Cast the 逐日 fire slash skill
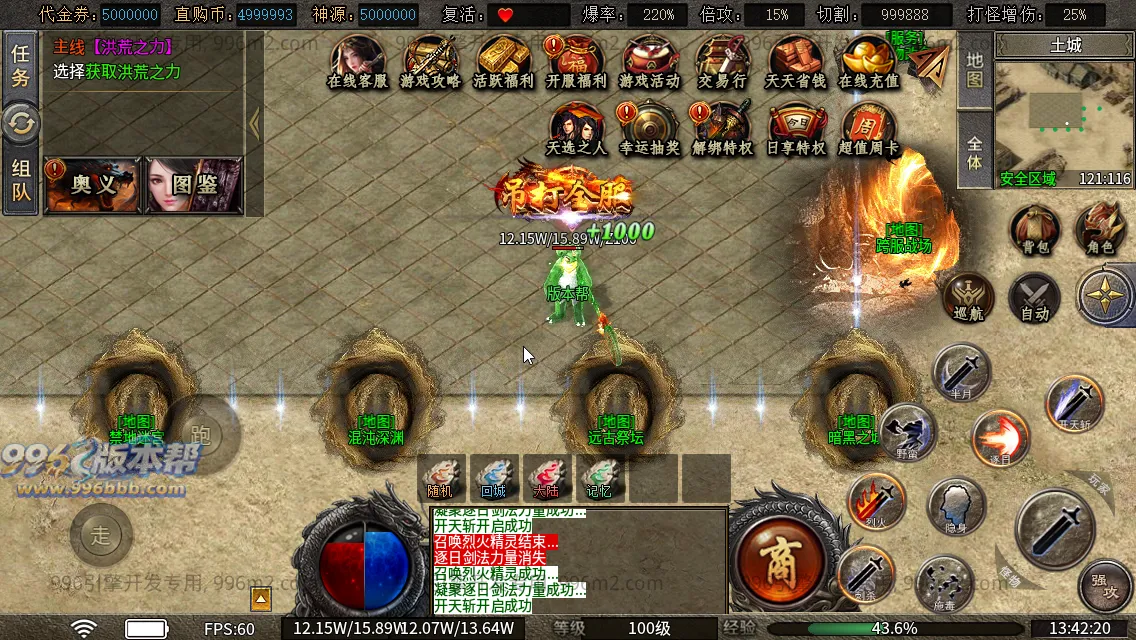 (x=1000, y=438)
